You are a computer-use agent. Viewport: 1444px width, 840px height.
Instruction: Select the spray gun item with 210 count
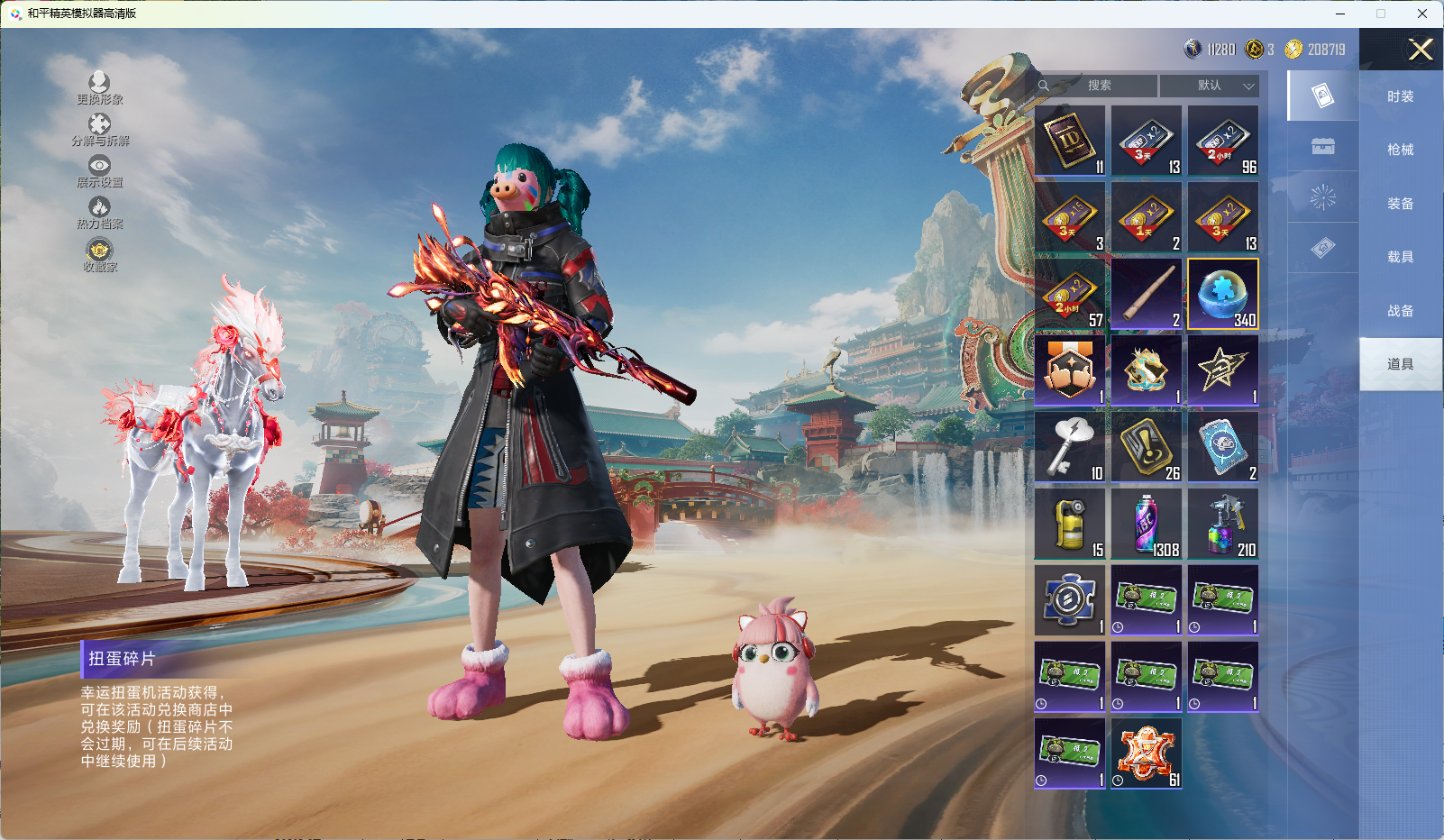[x=1223, y=524]
